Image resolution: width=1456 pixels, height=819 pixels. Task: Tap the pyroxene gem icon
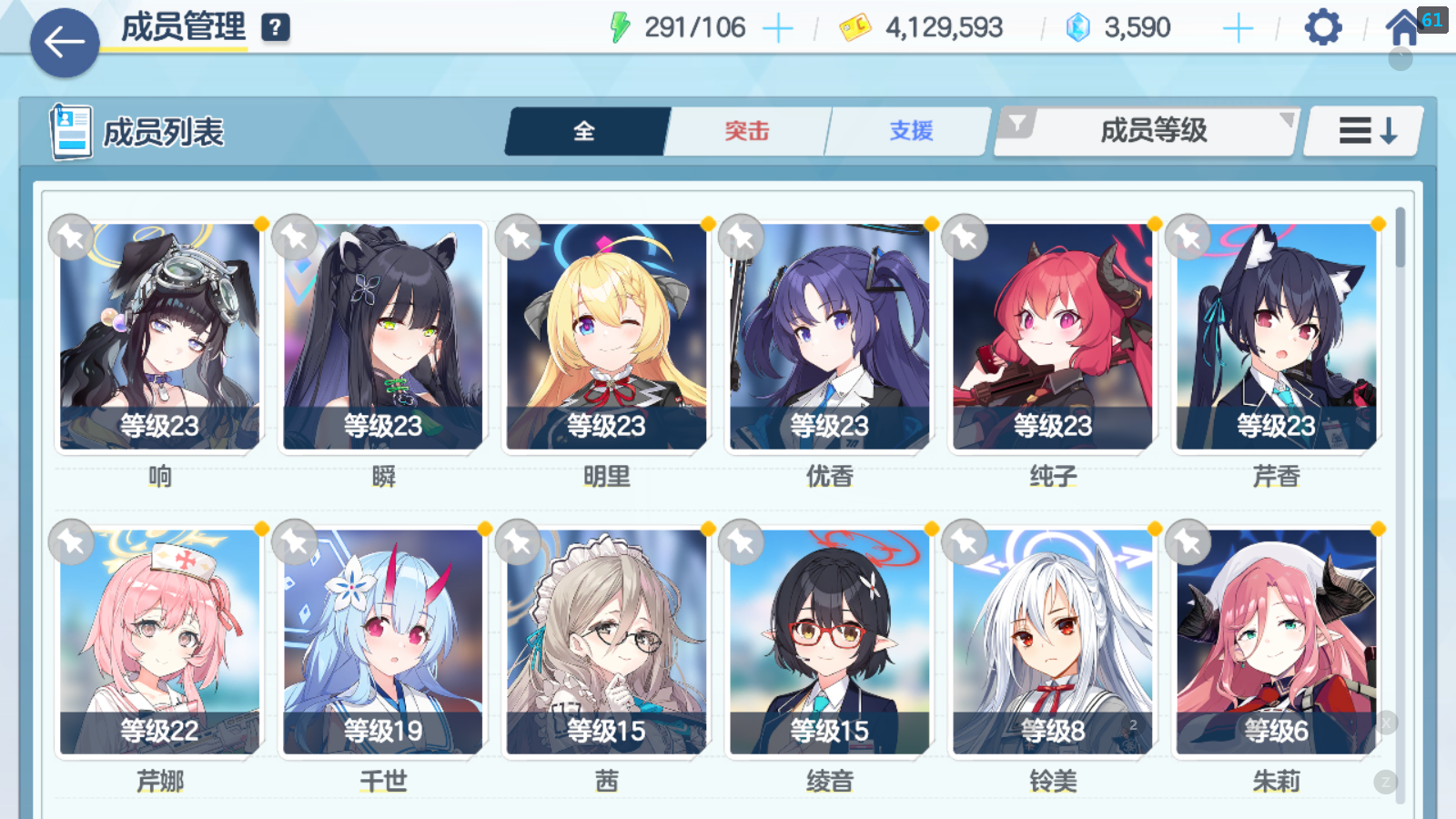click(x=1078, y=26)
